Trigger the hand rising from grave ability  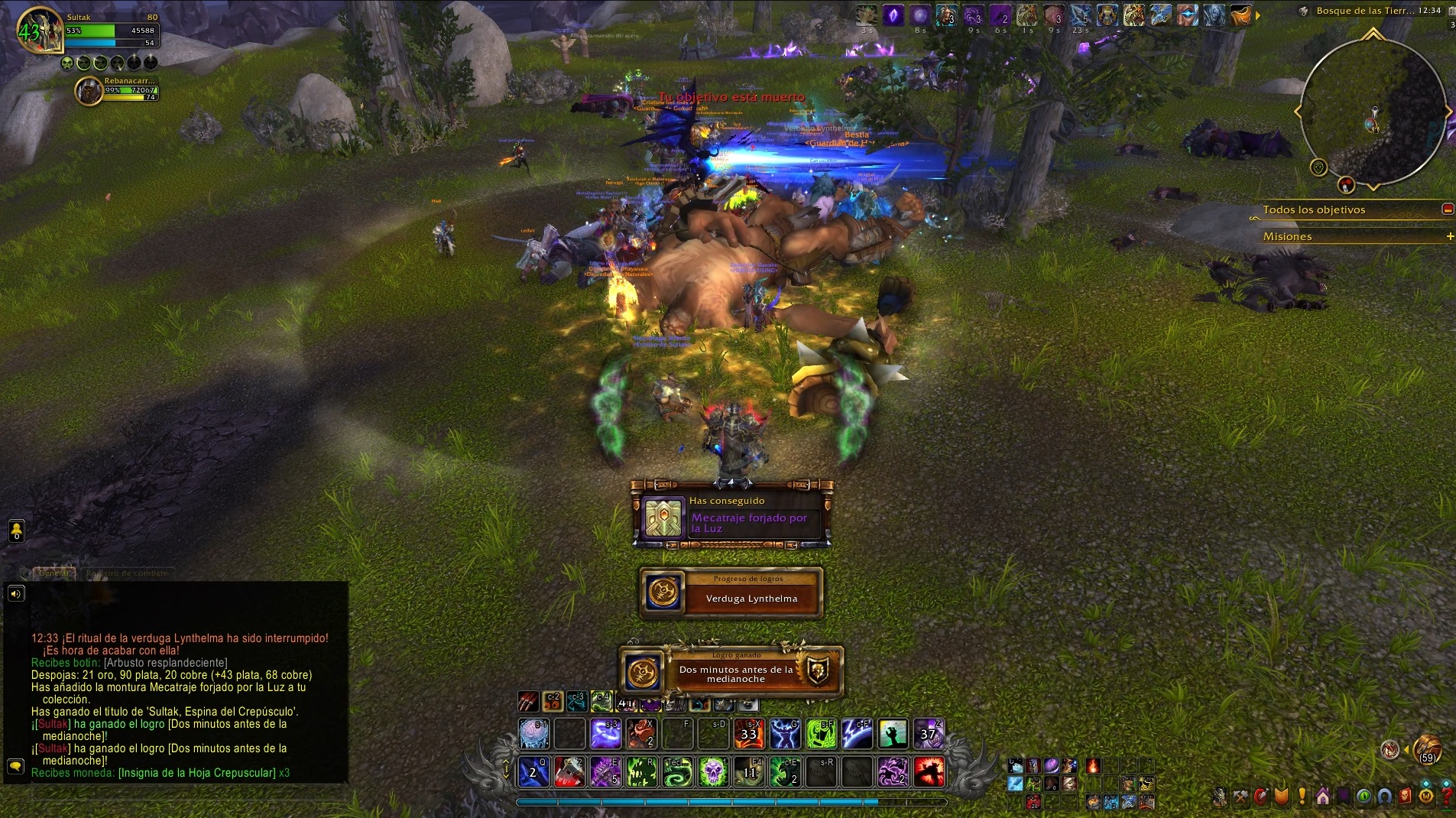[x=893, y=734]
